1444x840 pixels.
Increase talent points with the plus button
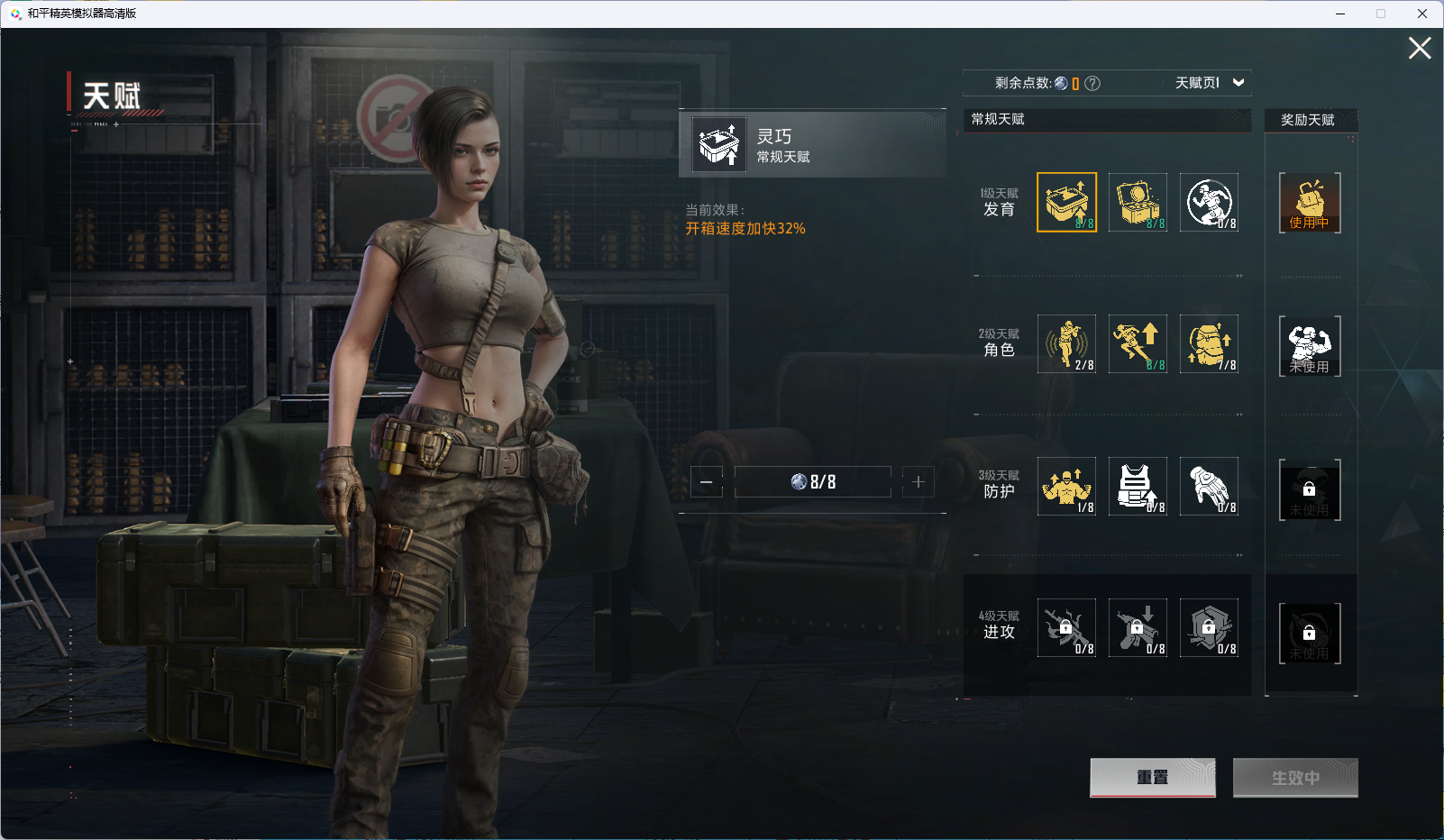click(x=918, y=482)
